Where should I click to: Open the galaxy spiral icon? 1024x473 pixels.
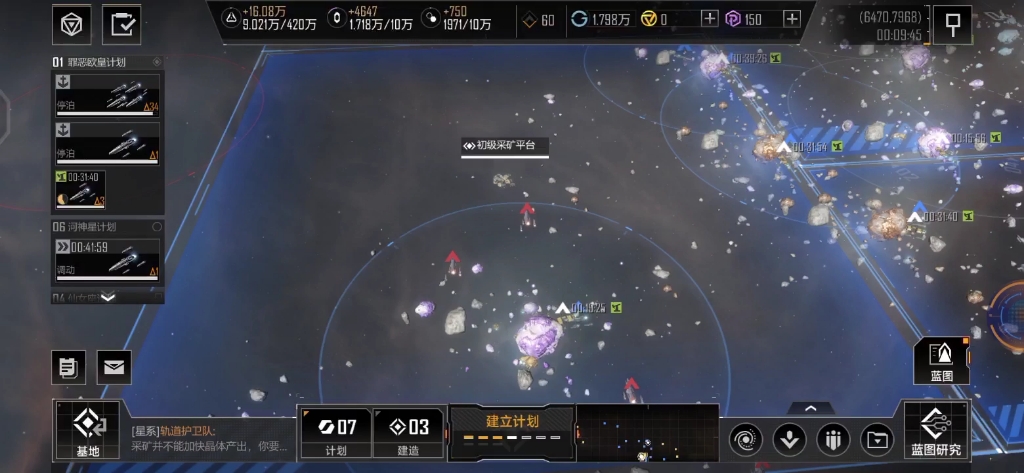pyautogui.click(x=746, y=438)
